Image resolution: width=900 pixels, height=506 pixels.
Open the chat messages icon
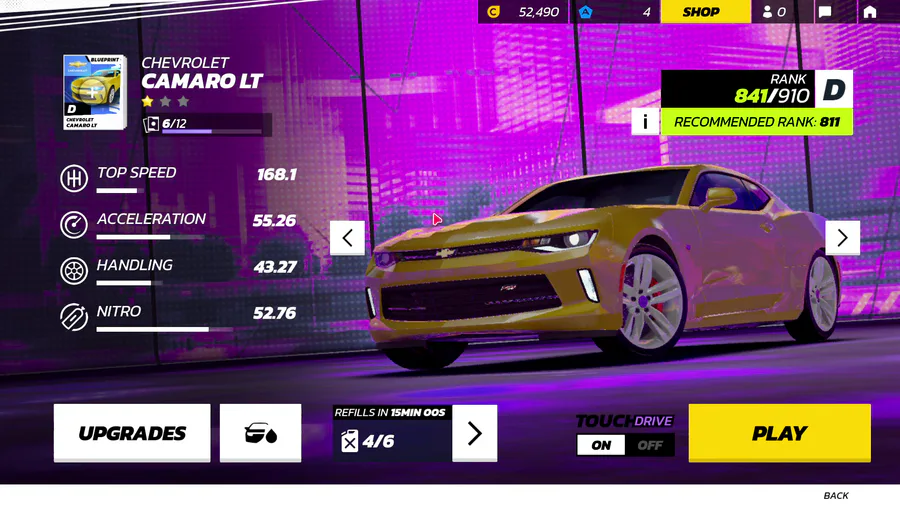(825, 12)
